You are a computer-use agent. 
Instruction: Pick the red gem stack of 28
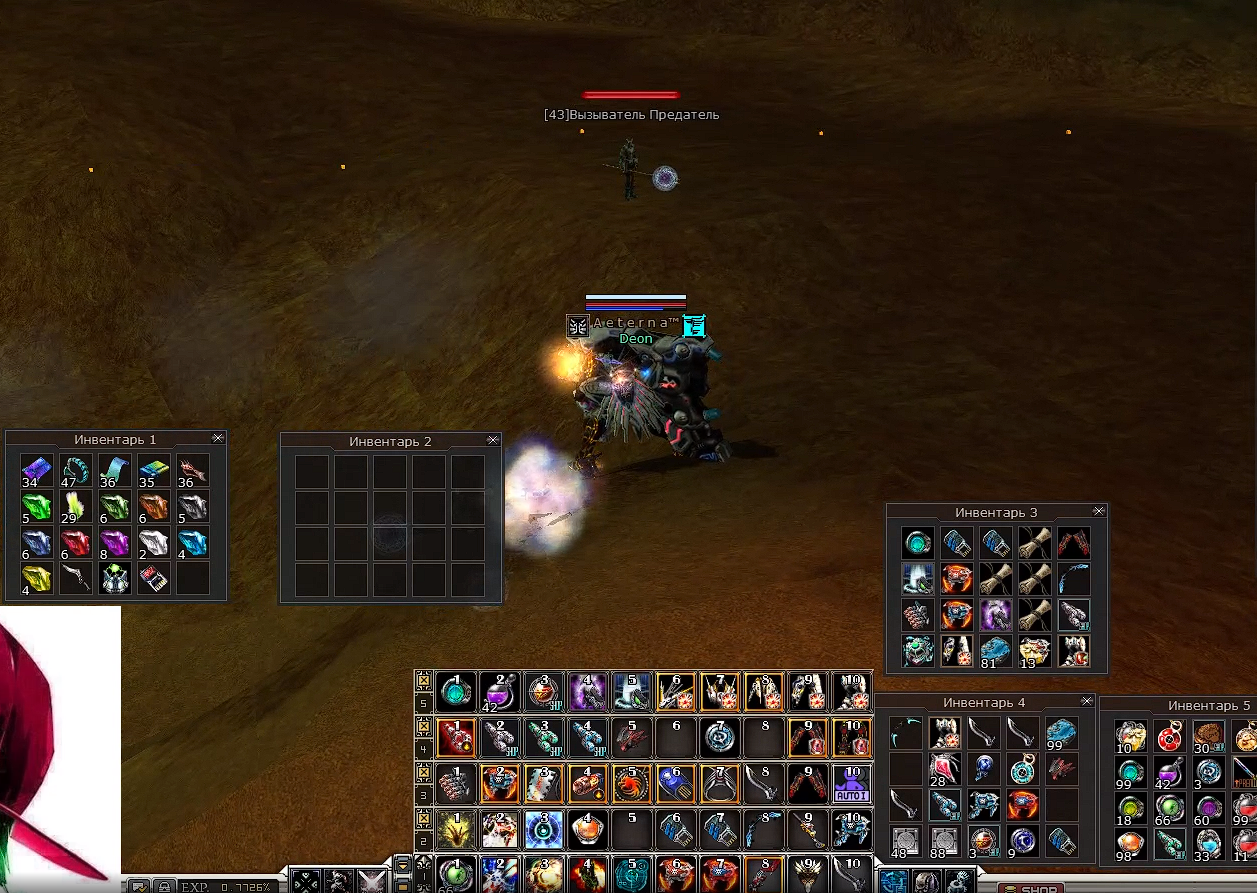click(x=944, y=769)
